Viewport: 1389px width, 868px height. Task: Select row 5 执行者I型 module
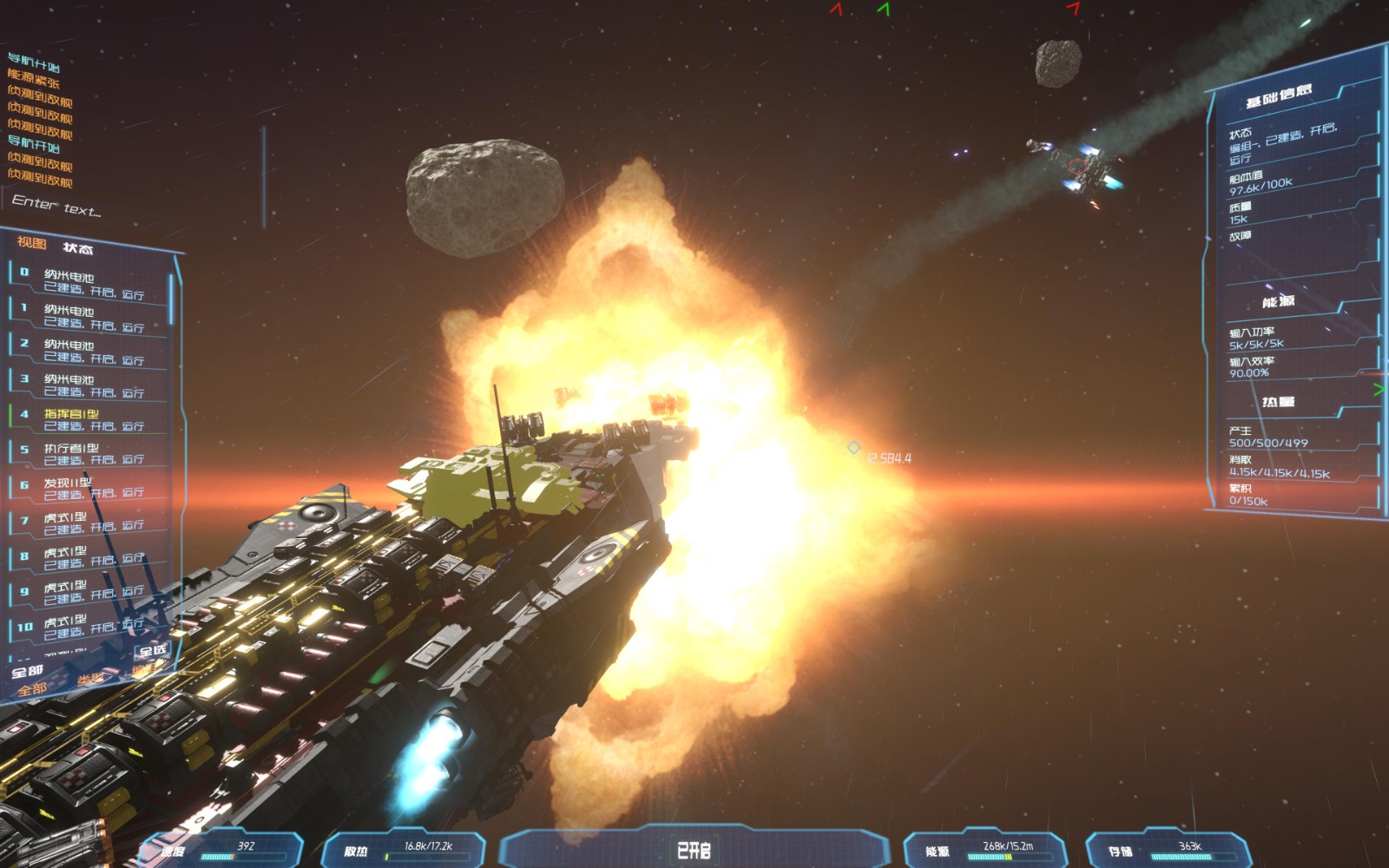pyautogui.click(x=87, y=453)
